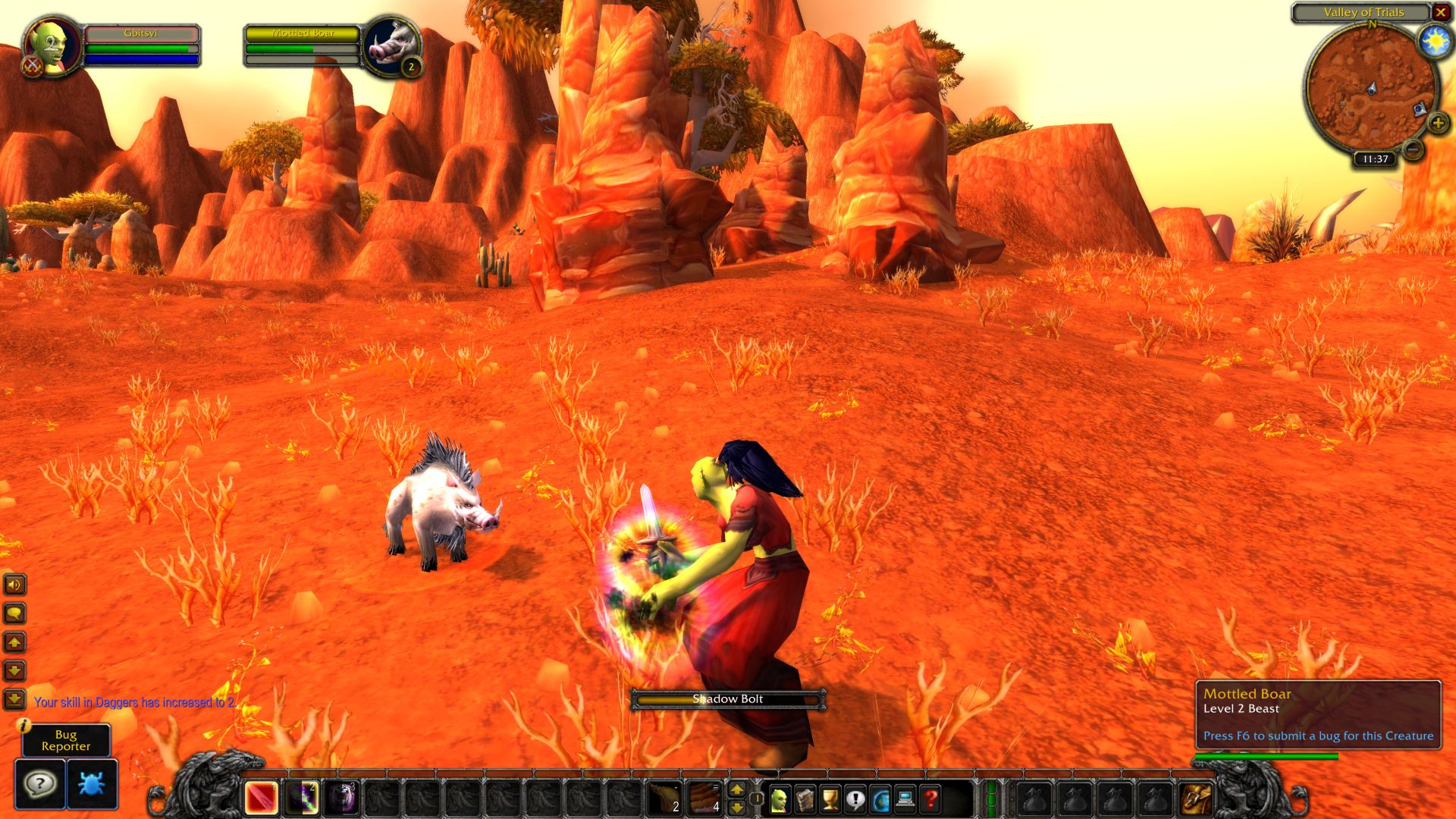Viewport: 1456px width, 819px height.
Task: Click the Gbitsvi player portrait
Action: (52, 45)
